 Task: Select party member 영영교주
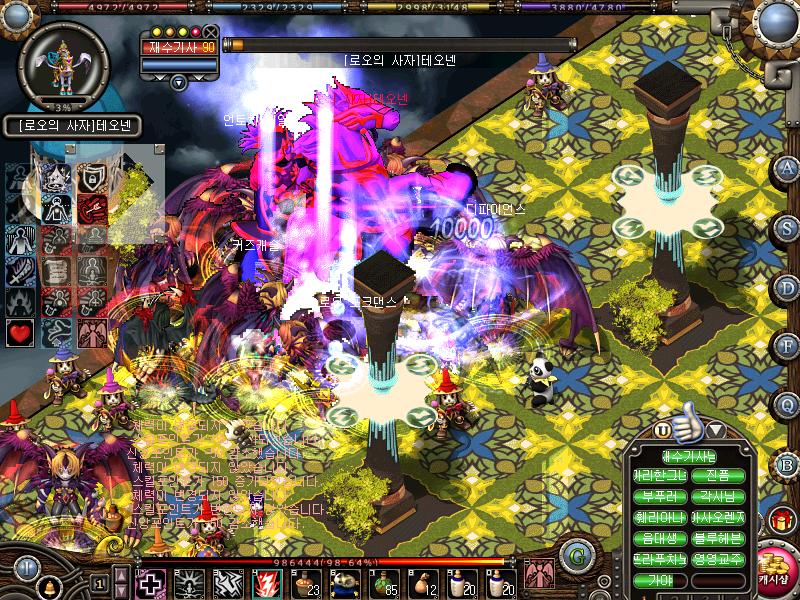coord(717,559)
